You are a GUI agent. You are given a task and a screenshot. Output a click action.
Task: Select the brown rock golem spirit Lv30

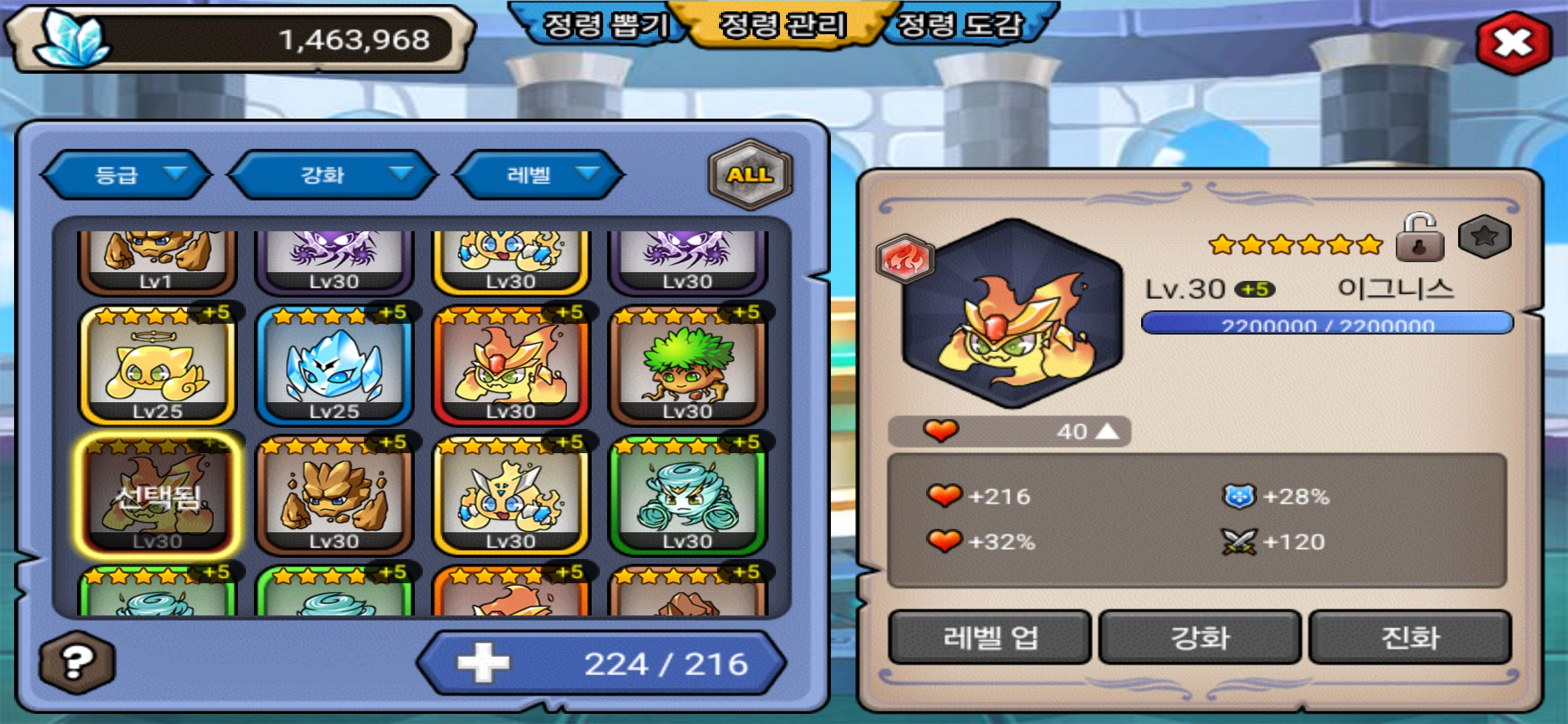pos(334,496)
